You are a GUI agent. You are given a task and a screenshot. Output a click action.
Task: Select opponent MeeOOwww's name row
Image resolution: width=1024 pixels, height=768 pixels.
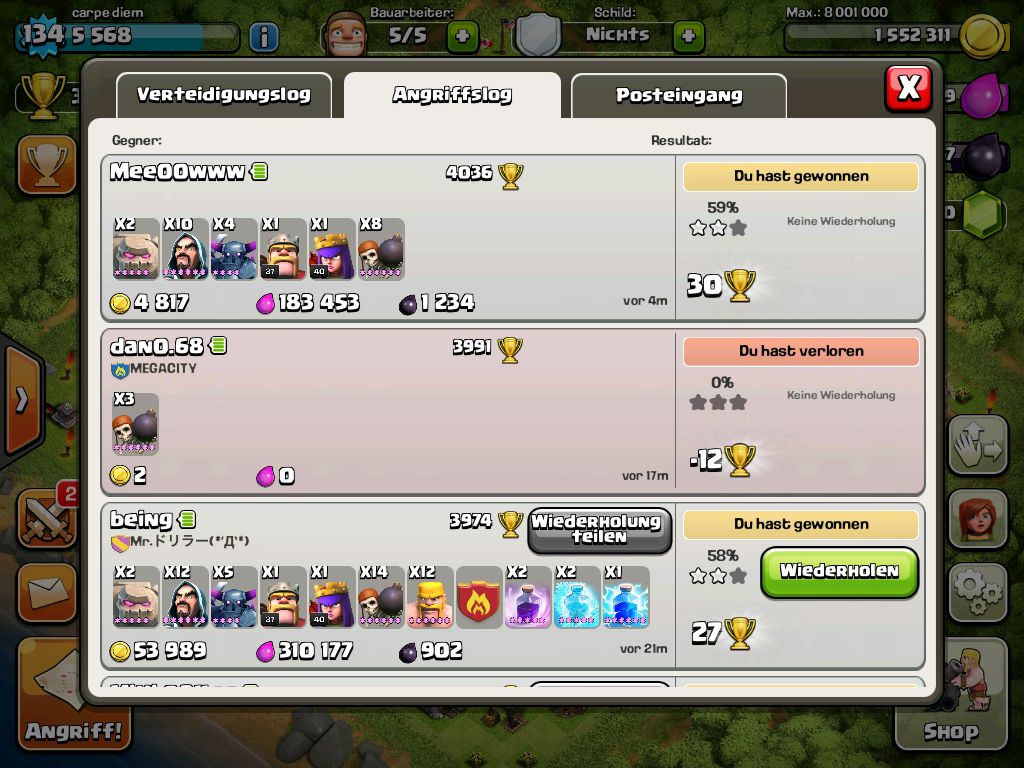177,172
